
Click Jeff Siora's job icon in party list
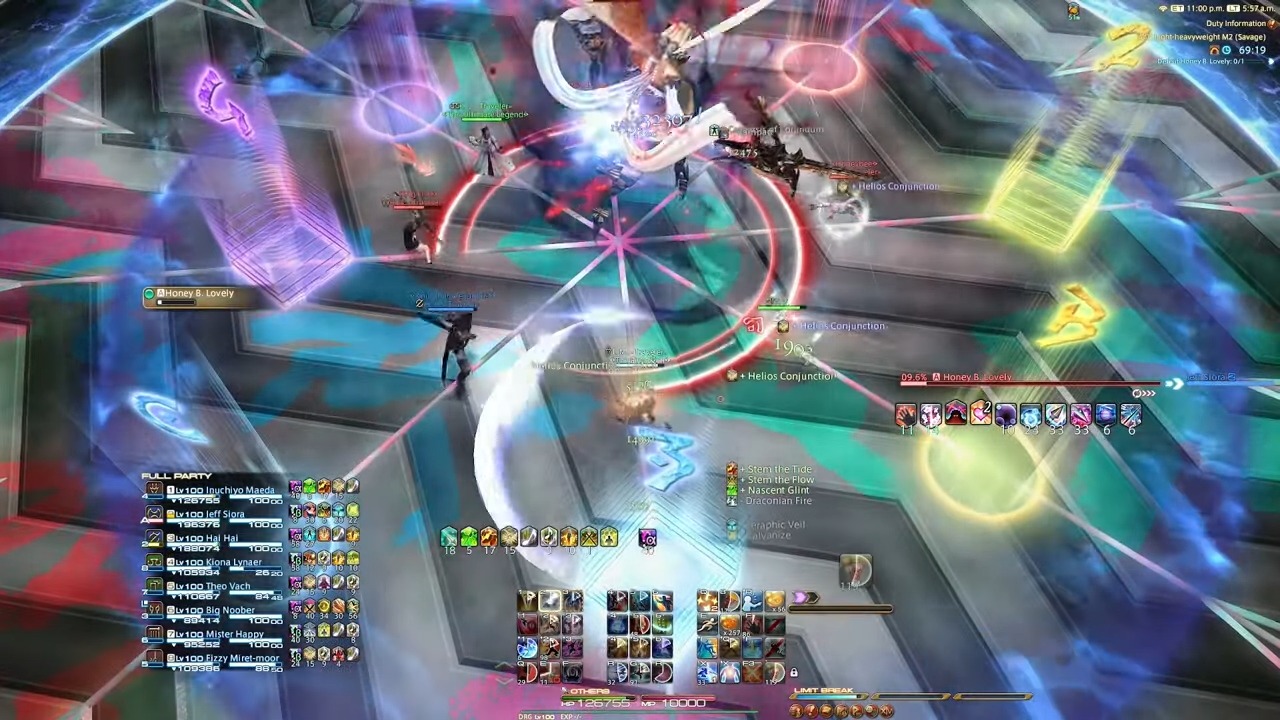click(x=155, y=513)
